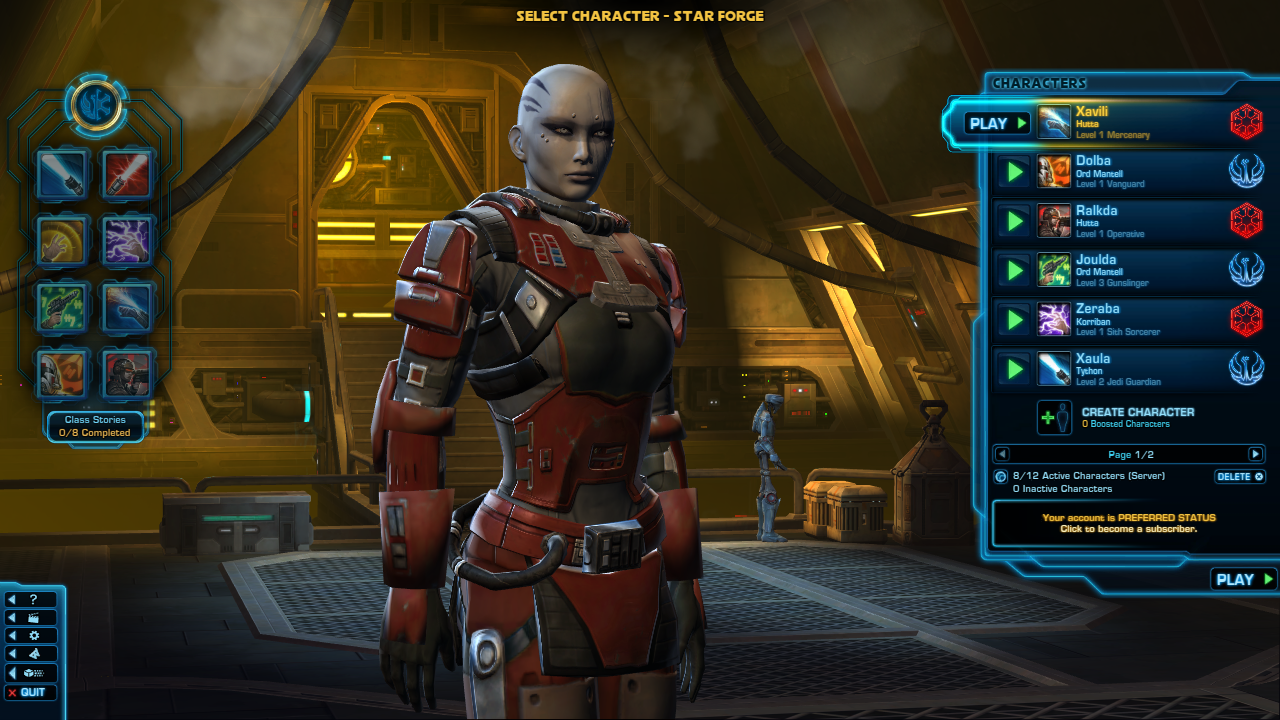Click the Preferred Status subscriber banner
Image resolution: width=1280 pixels, height=720 pixels.
(x=1128, y=523)
